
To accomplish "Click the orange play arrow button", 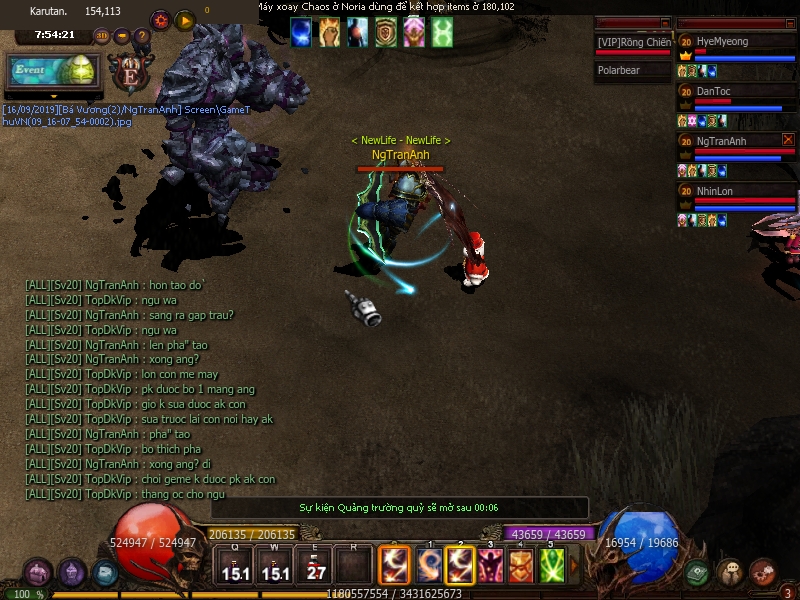I will 184,19.
